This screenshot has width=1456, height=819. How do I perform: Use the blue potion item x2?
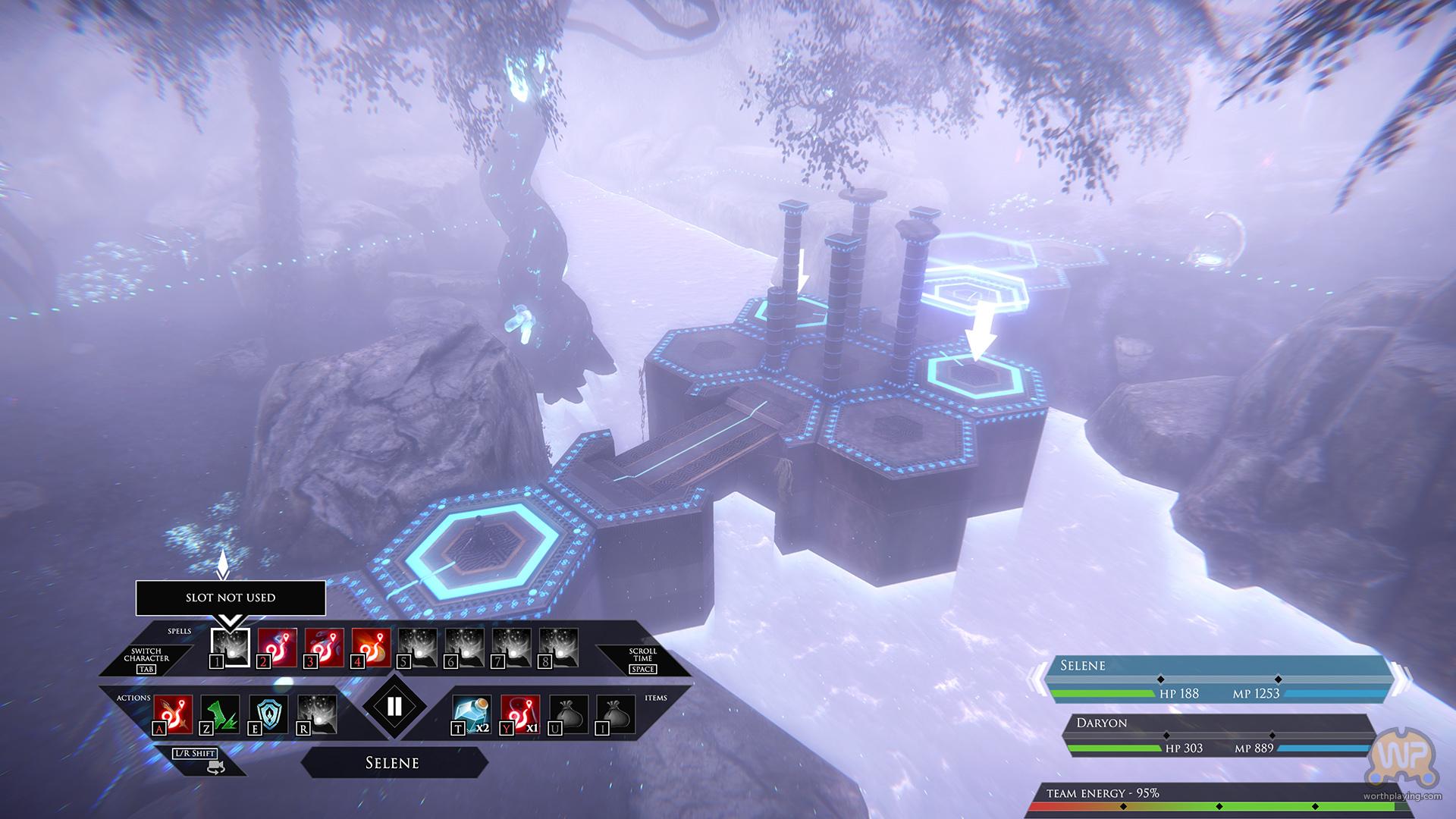[x=472, y=714]
